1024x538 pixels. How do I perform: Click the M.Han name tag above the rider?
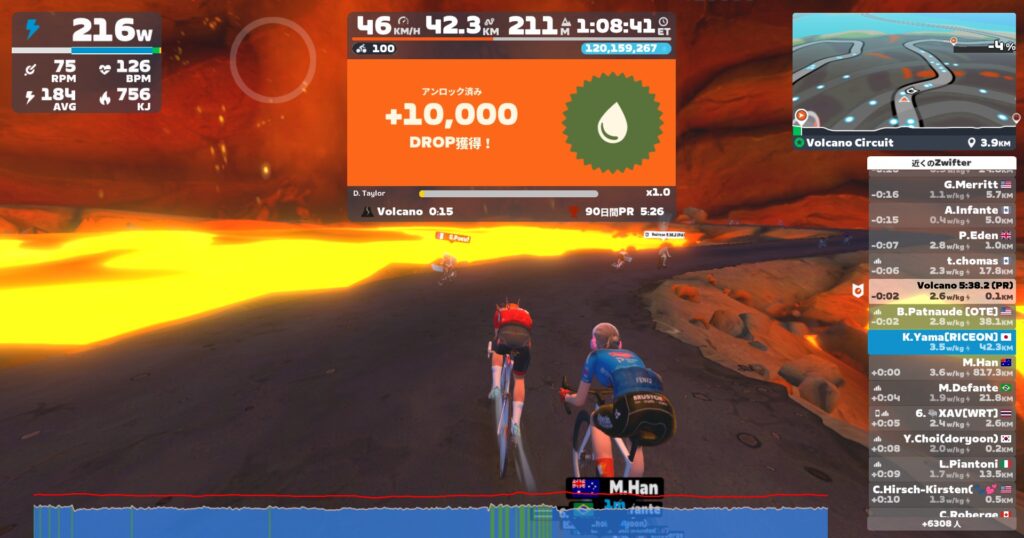[614, 486]
